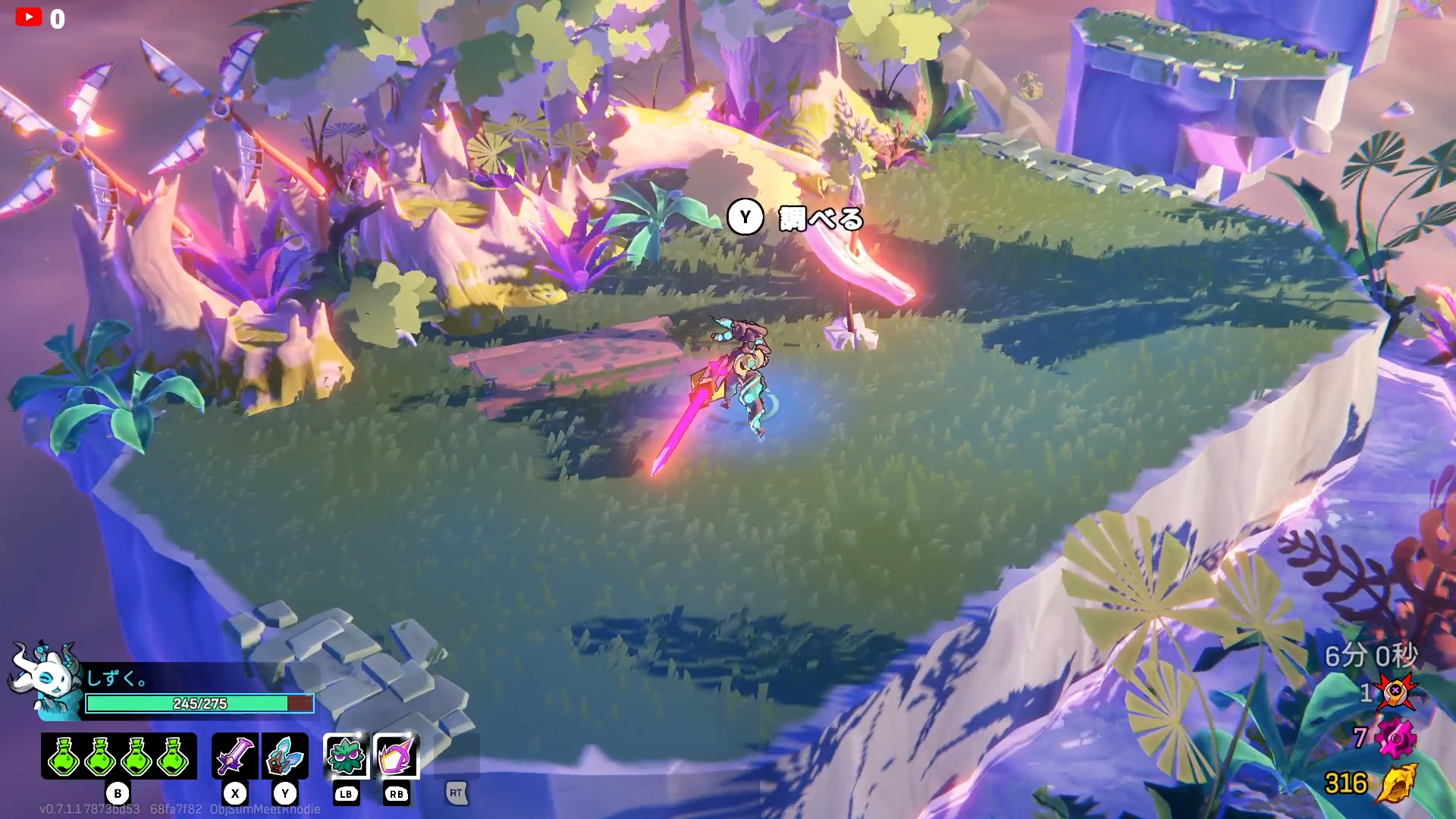Select the purple sword weapon slot
Screen dimensions: 1456x819
pos(235,755)
